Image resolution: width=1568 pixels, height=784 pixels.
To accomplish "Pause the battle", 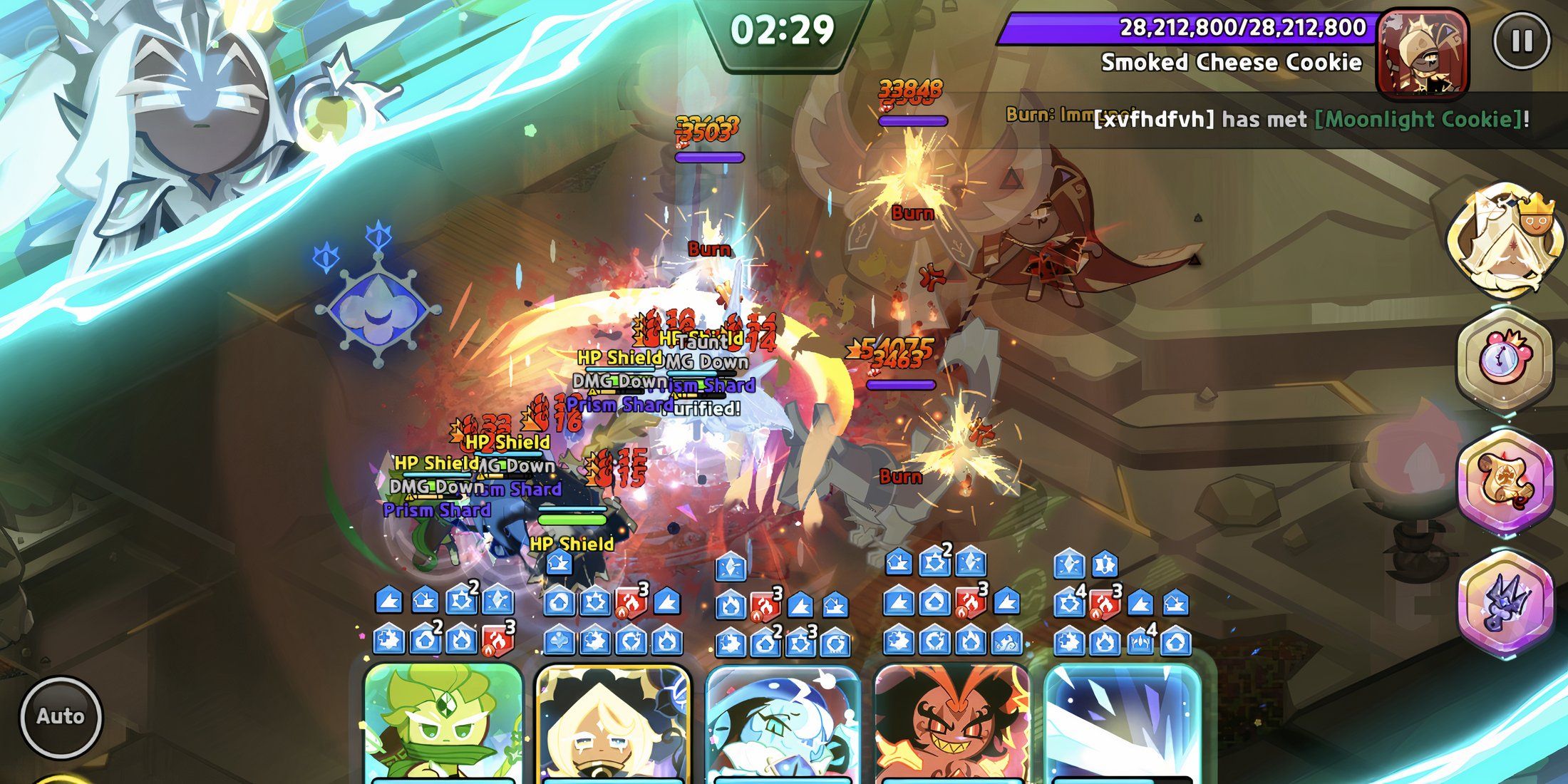I will point(1521,41).
